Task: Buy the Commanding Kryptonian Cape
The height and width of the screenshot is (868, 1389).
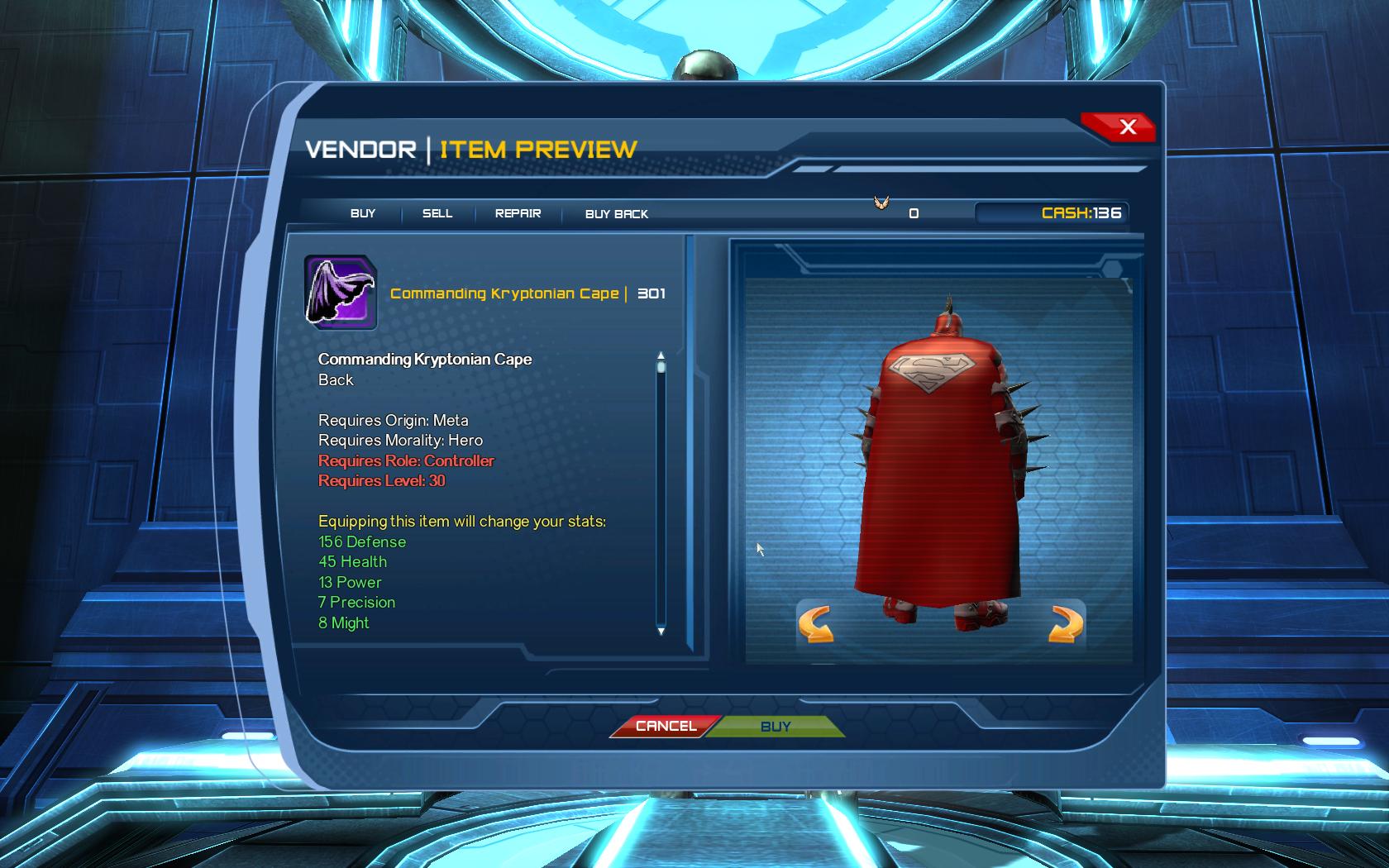Action: pos(776,727)
